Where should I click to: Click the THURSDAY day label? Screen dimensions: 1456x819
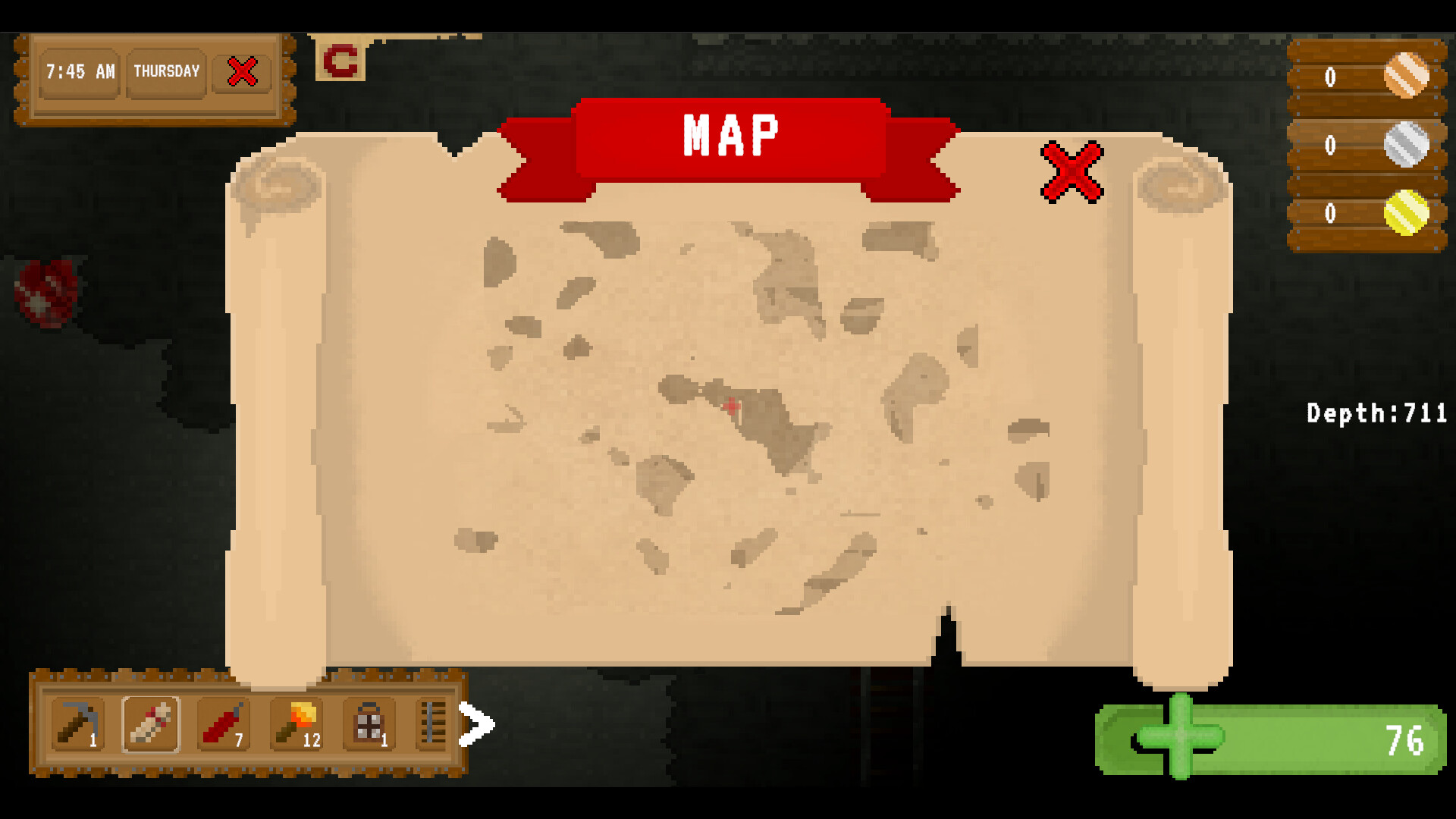pyautogui.click(x=166, y=72)
